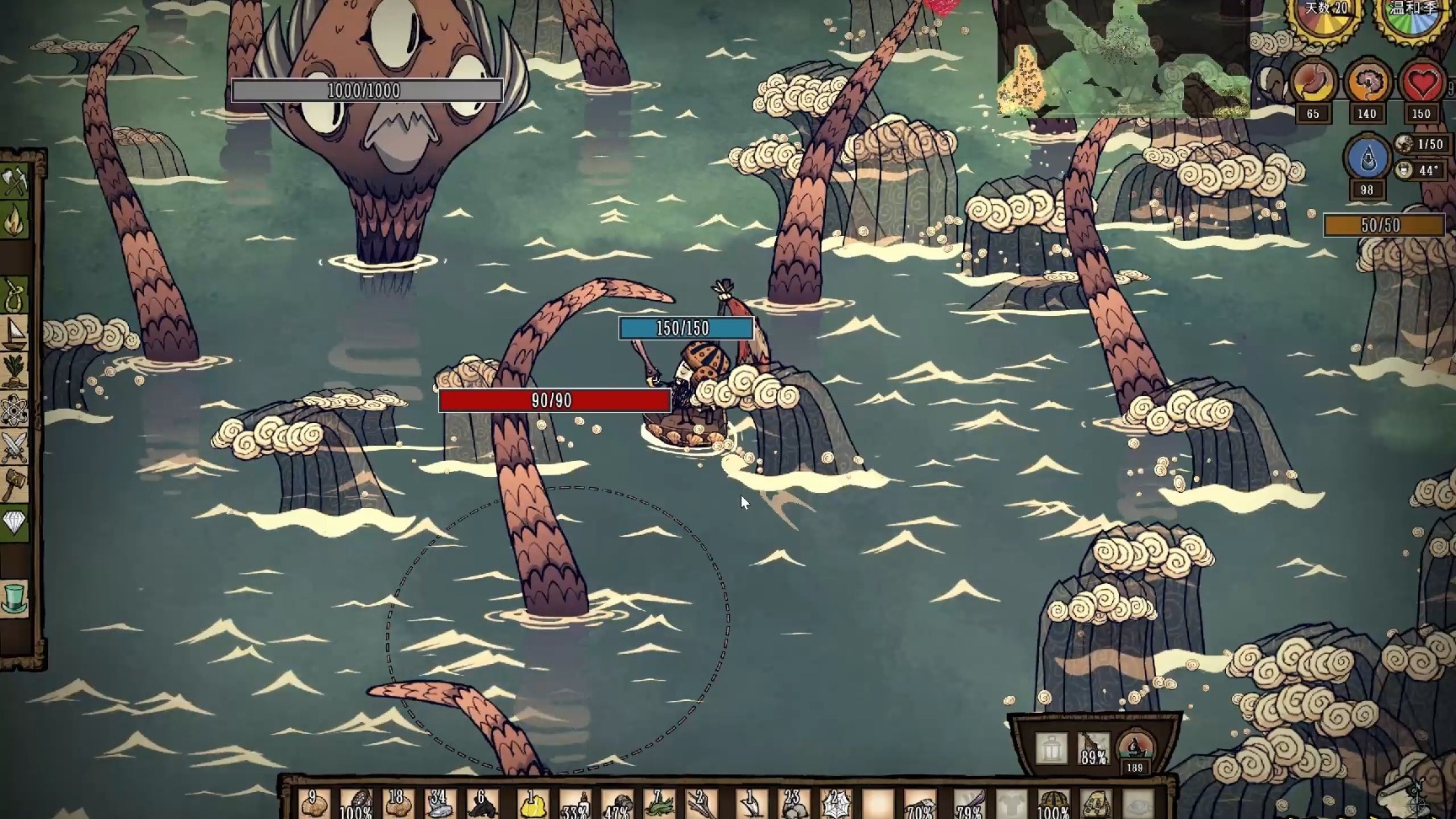
Task: Click the equipped helmet slot at 100%
Action: [1054, 805]
